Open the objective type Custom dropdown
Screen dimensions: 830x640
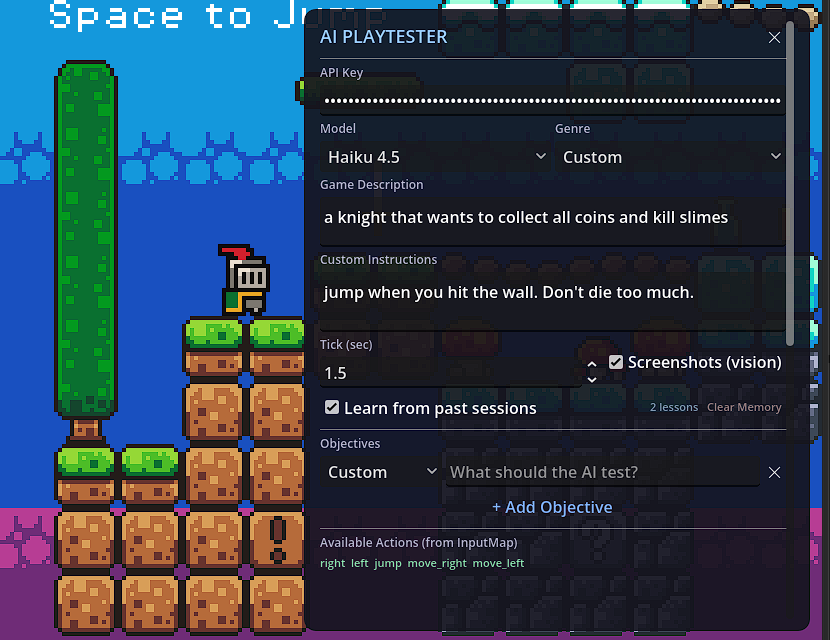pyautogui.click(x=382, y=472)
